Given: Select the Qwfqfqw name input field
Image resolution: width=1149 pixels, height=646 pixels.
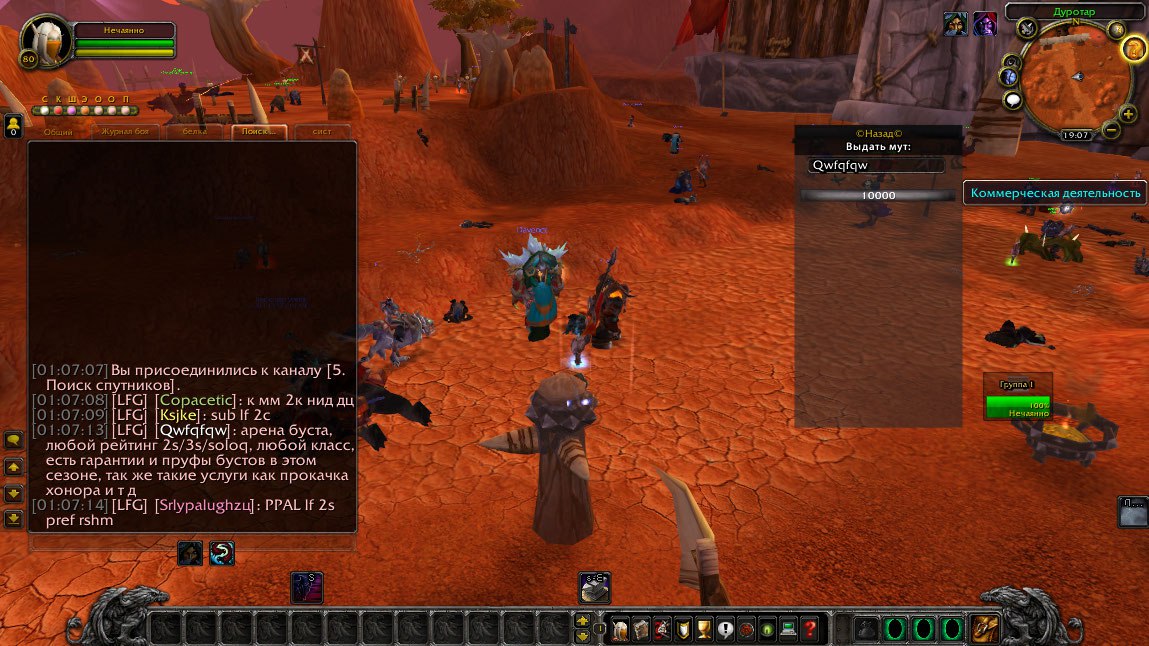Looking at the screenshot, I should tap(877, 166).
